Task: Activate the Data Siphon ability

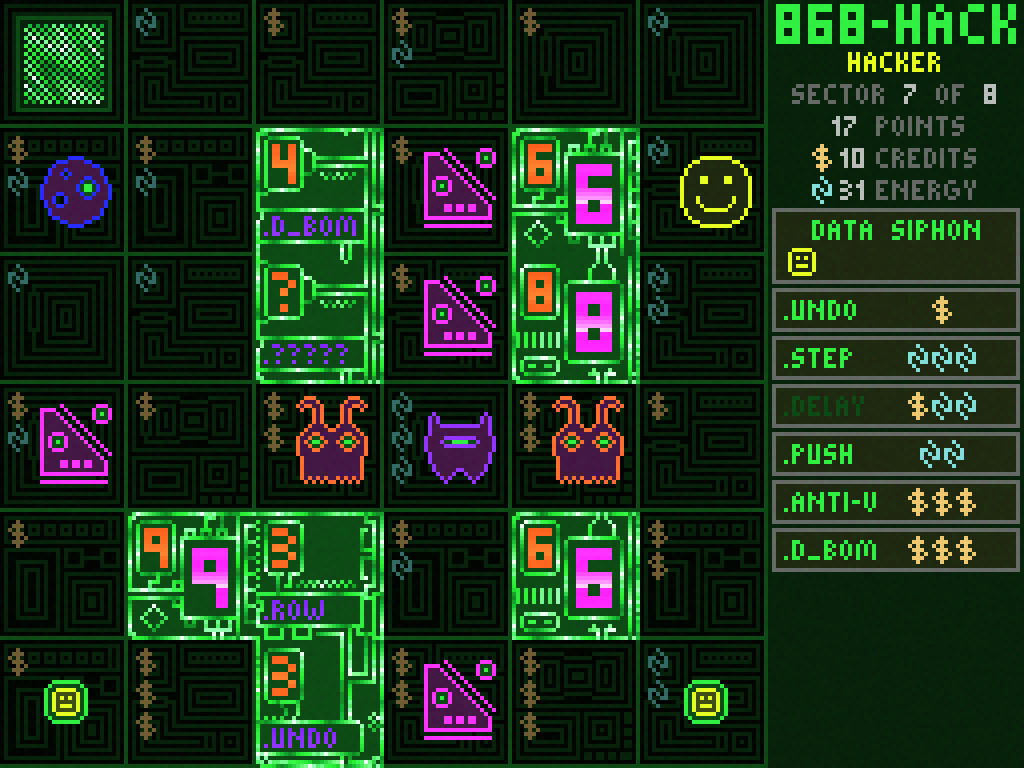Action: coord(895,245)
